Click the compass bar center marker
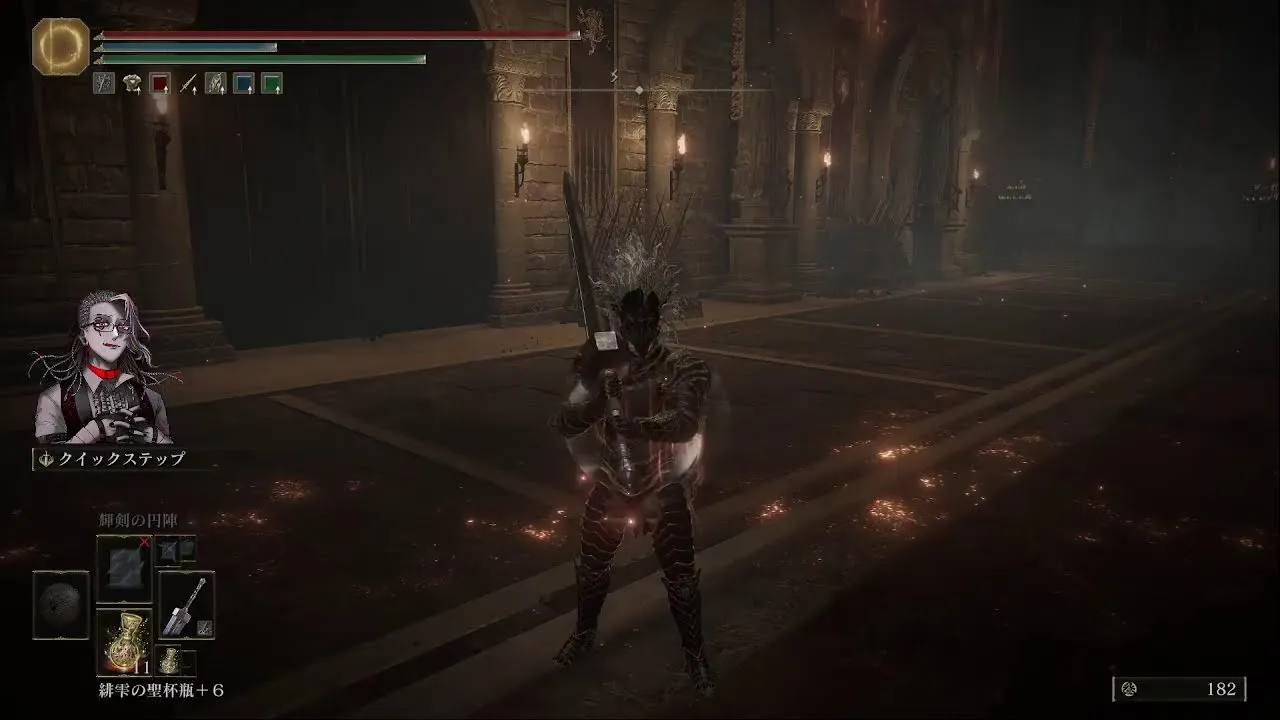Image resolution: width=1280 pixels, height=720 pixels. (640, 90)
